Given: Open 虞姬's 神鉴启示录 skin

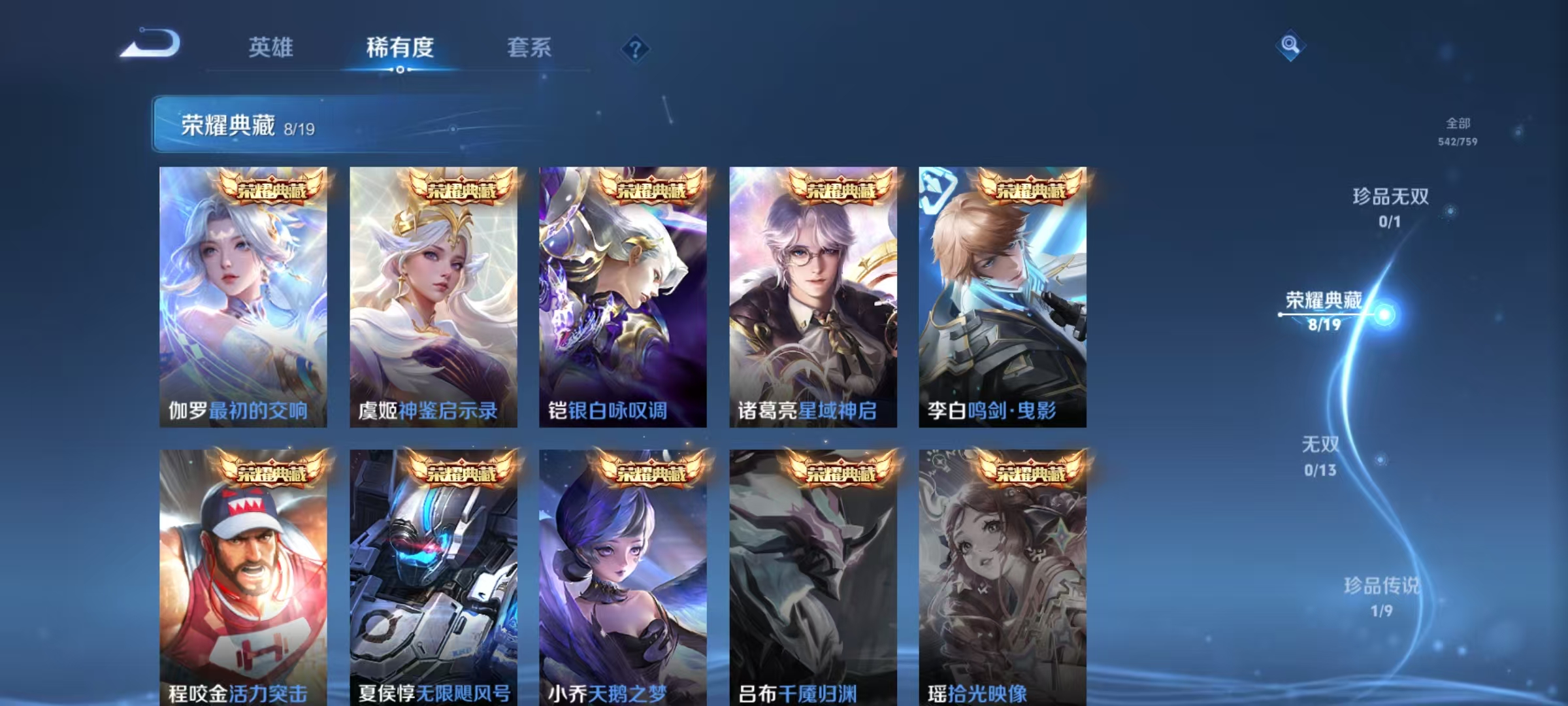Looking at the screenshot, I should (431, 294).
